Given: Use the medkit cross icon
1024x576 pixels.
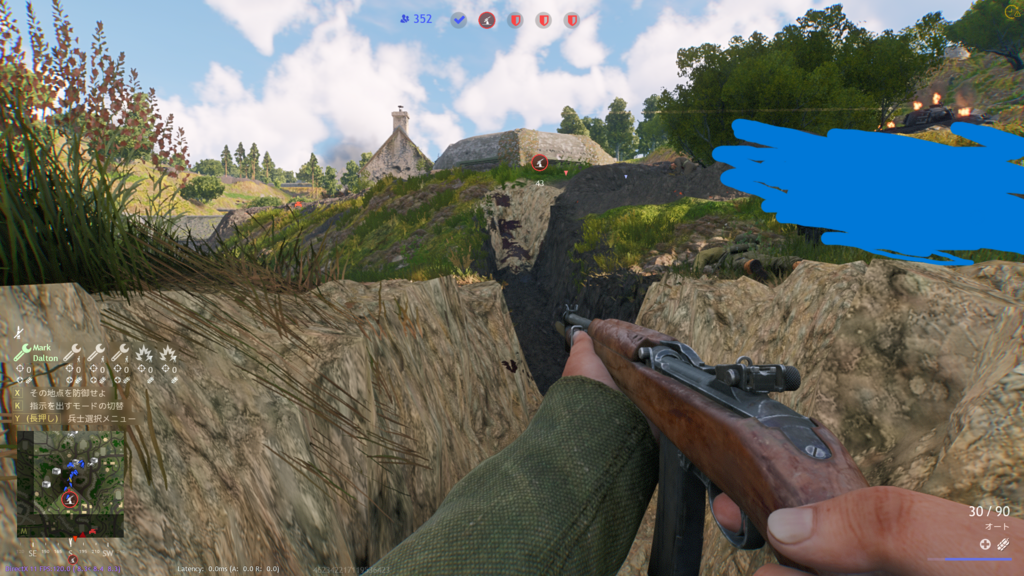Looking at the screenshot, I should (985, 544).
